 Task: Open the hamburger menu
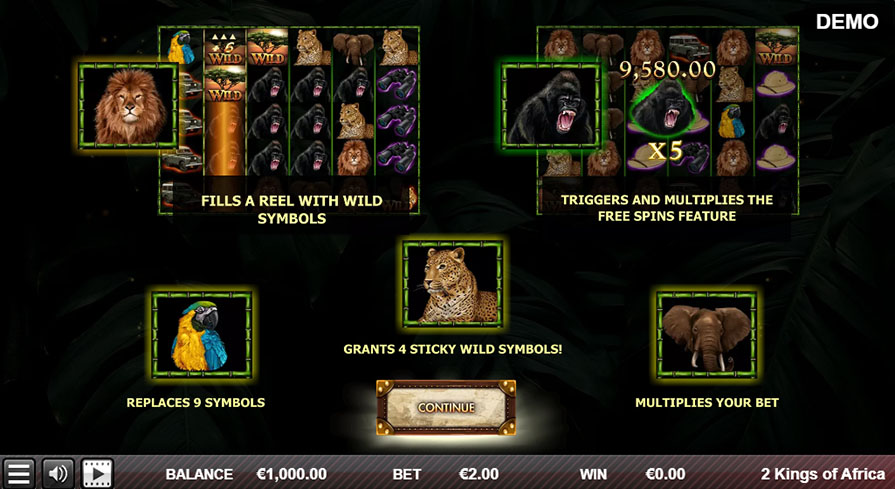pyautogui.click(x=19, y=473)
